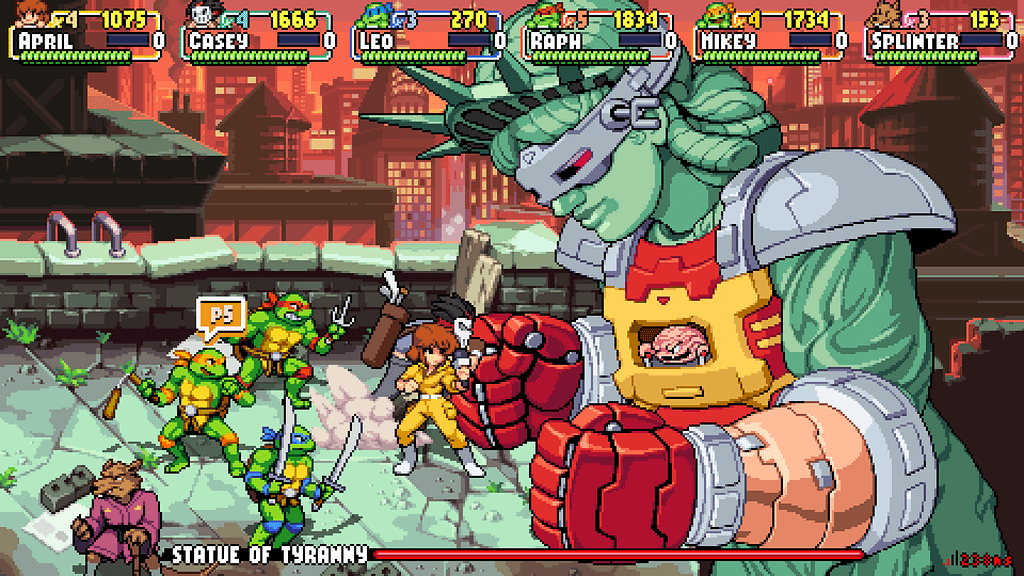Viewport: 1024px width, 576px height.
Task: Click April's portrait in the HUD
Action: coord(33,15)
